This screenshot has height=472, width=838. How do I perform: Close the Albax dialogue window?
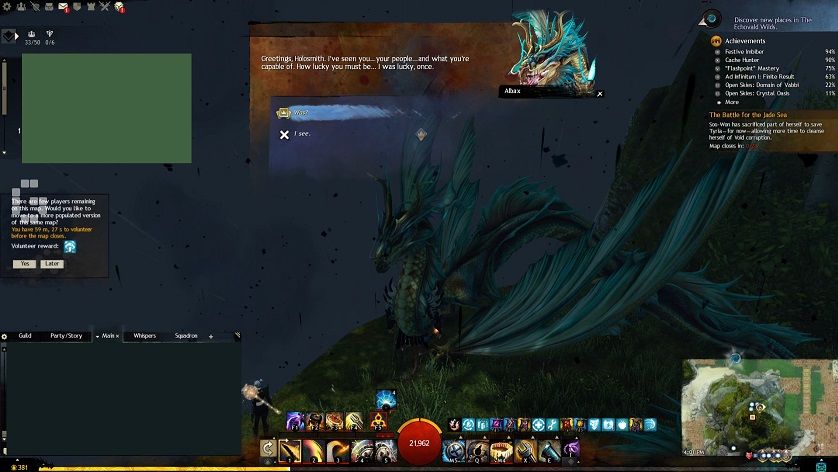point(600,94)
